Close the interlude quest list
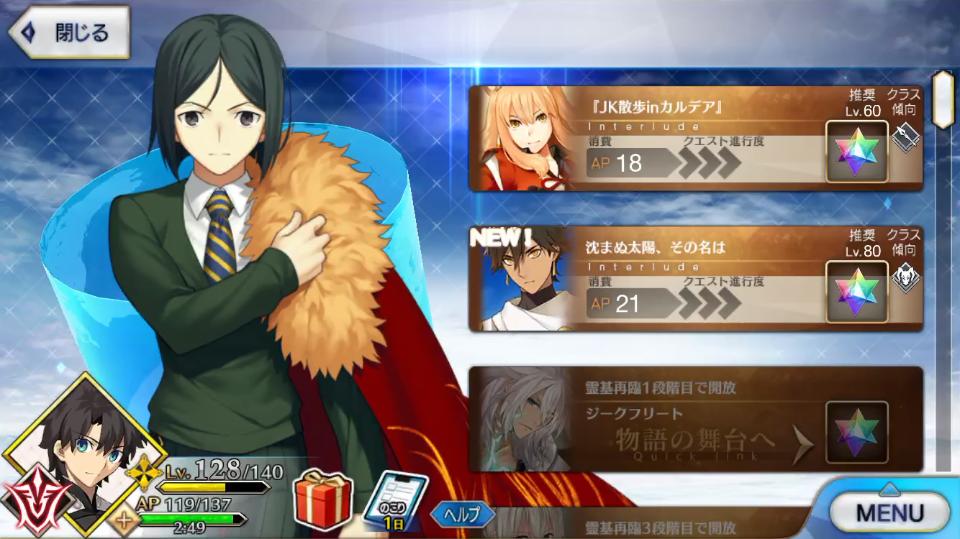Viewport: 960px width, 539px height. click(68, 32)
